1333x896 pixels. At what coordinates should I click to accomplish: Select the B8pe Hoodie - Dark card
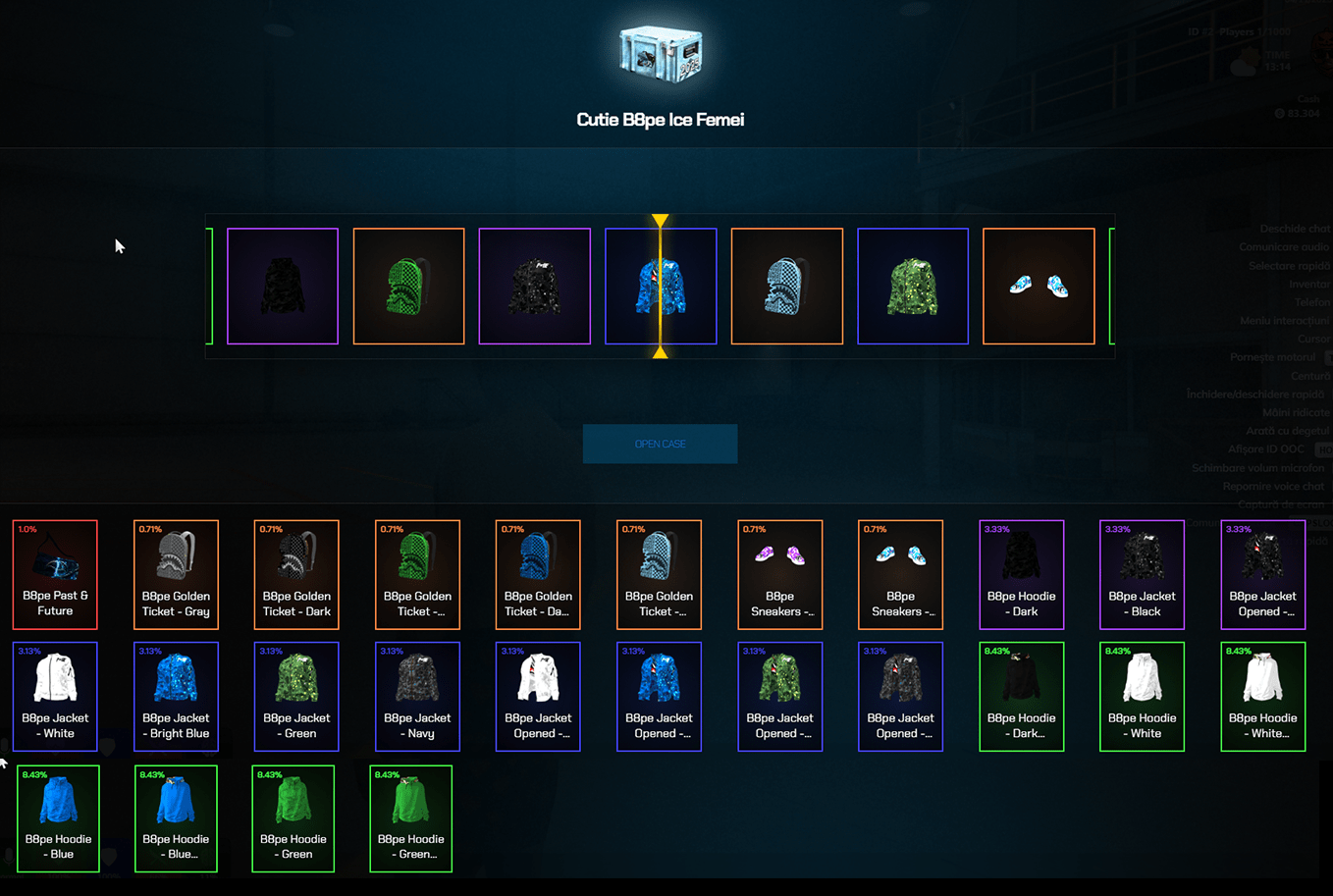click(1021, 574)
